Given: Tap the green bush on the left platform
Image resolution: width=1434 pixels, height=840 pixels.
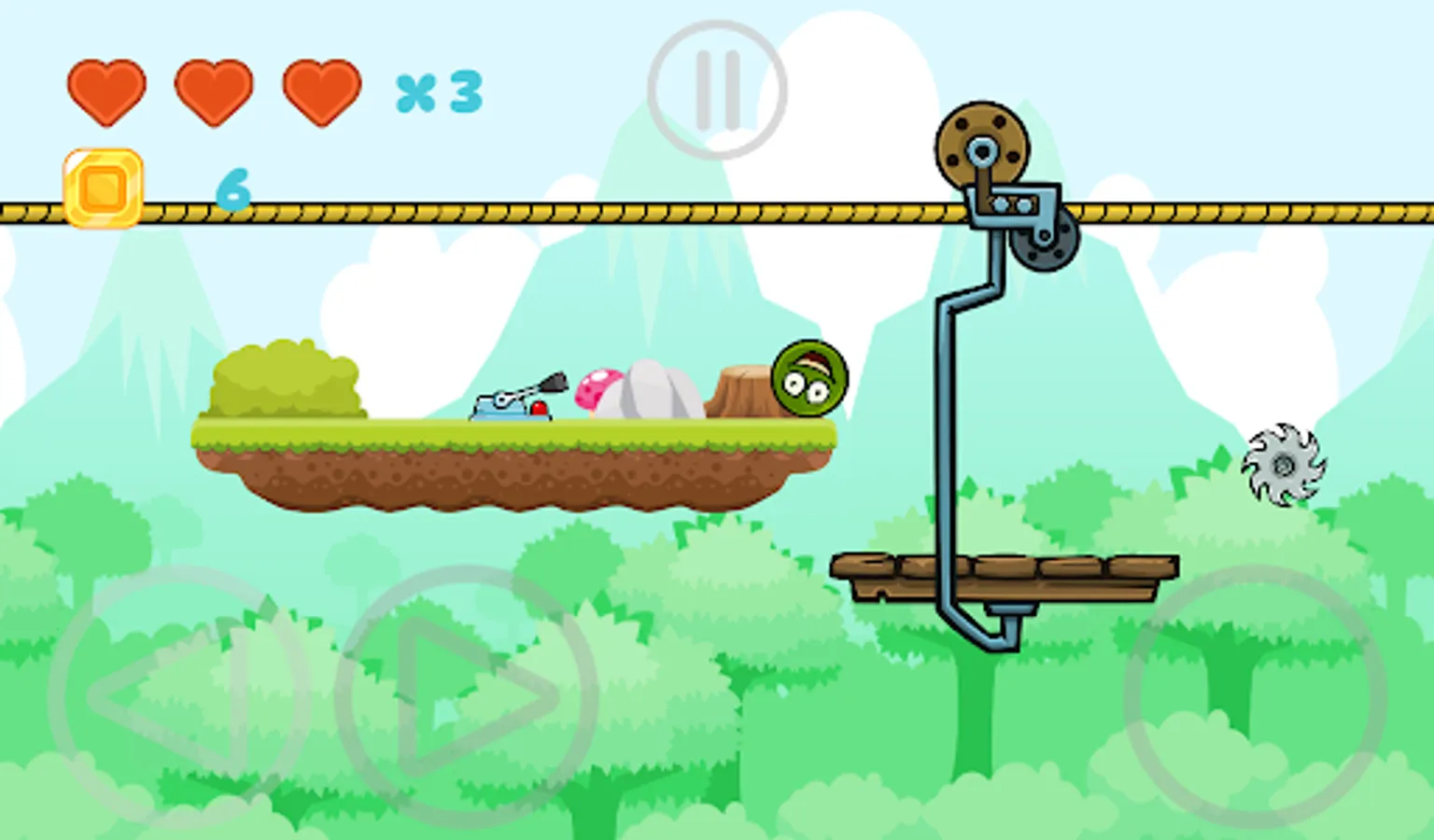Looking at the screenshot, I should (287, 383).
